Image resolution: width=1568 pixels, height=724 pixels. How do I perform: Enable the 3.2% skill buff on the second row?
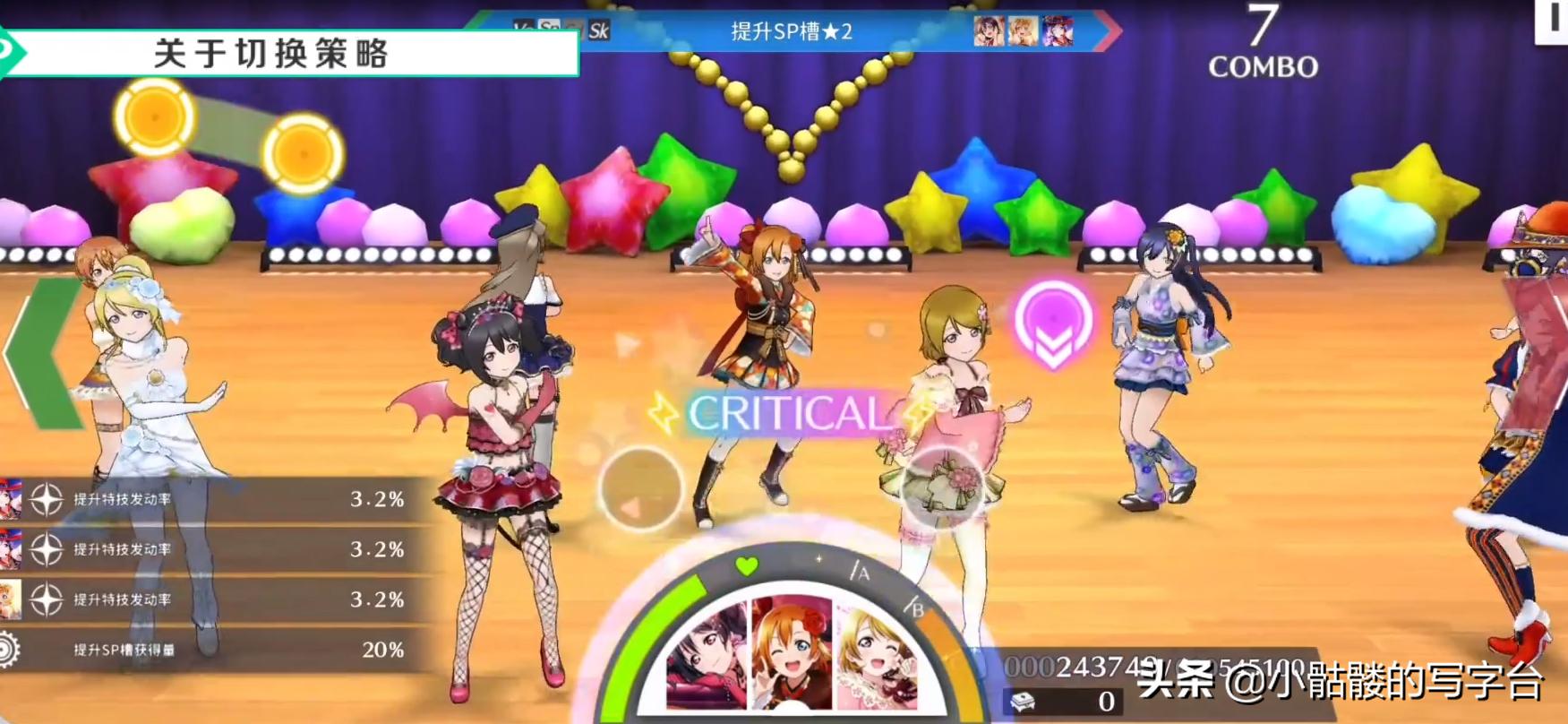tap(215, 549)
